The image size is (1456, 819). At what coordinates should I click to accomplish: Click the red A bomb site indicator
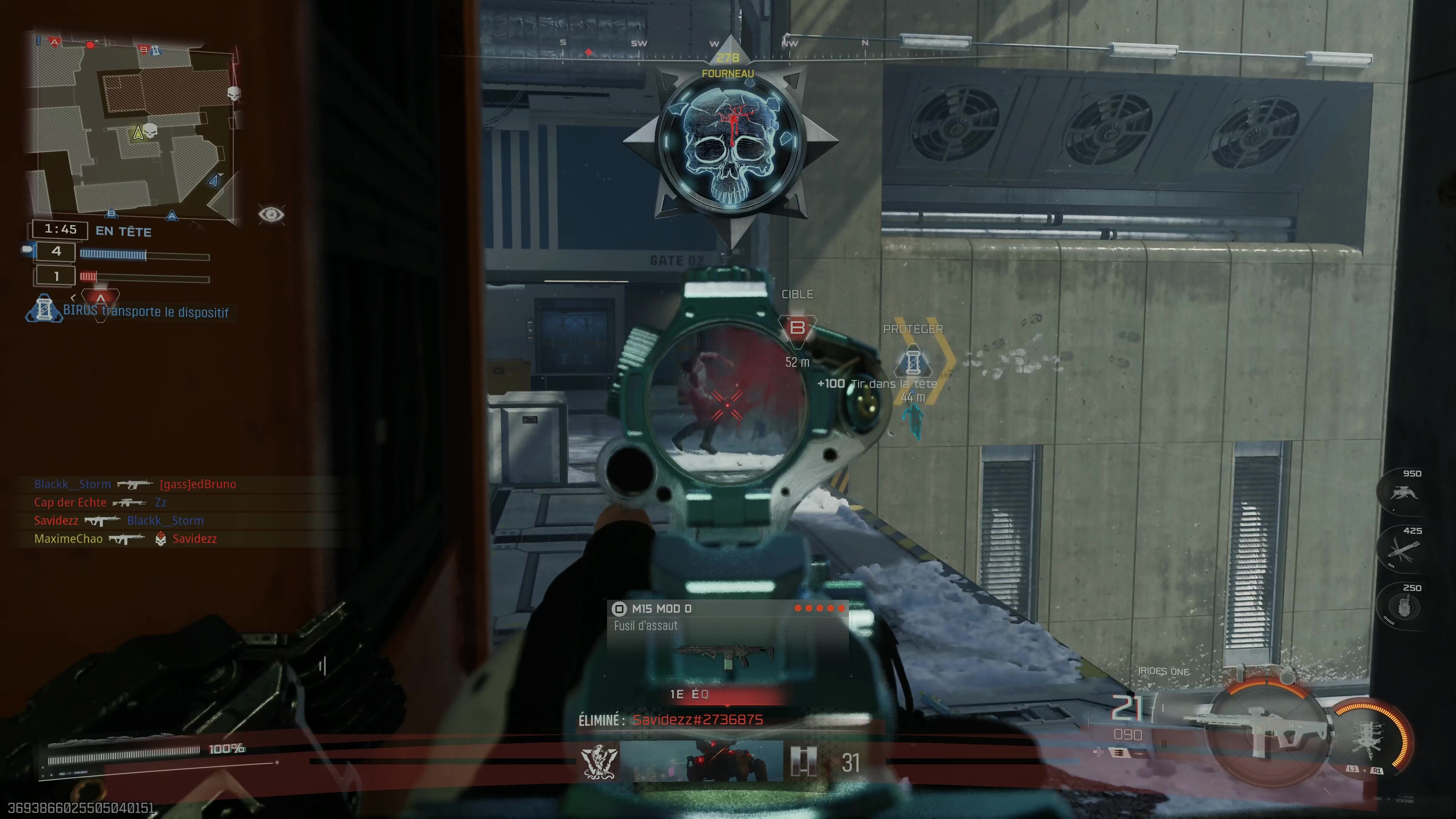pos(100,298)
